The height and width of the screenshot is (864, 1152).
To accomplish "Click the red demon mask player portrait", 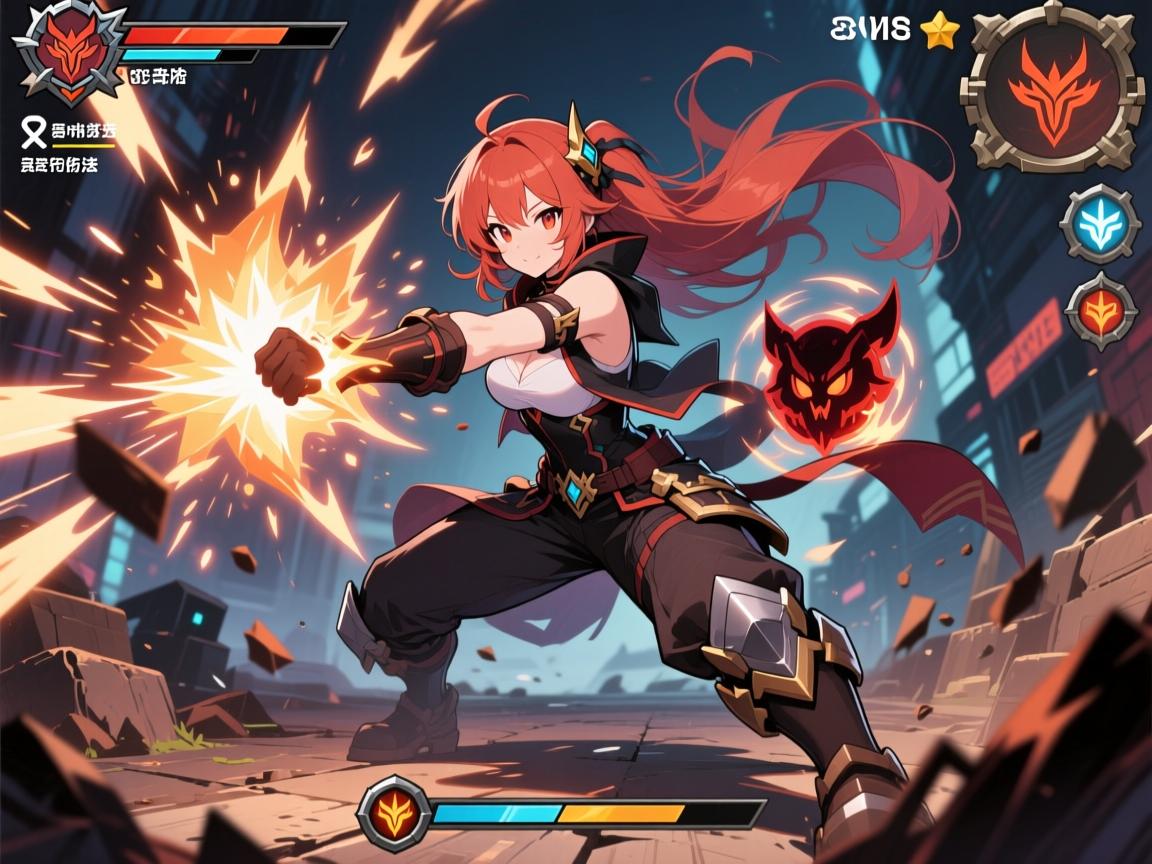I will (67, 51).
